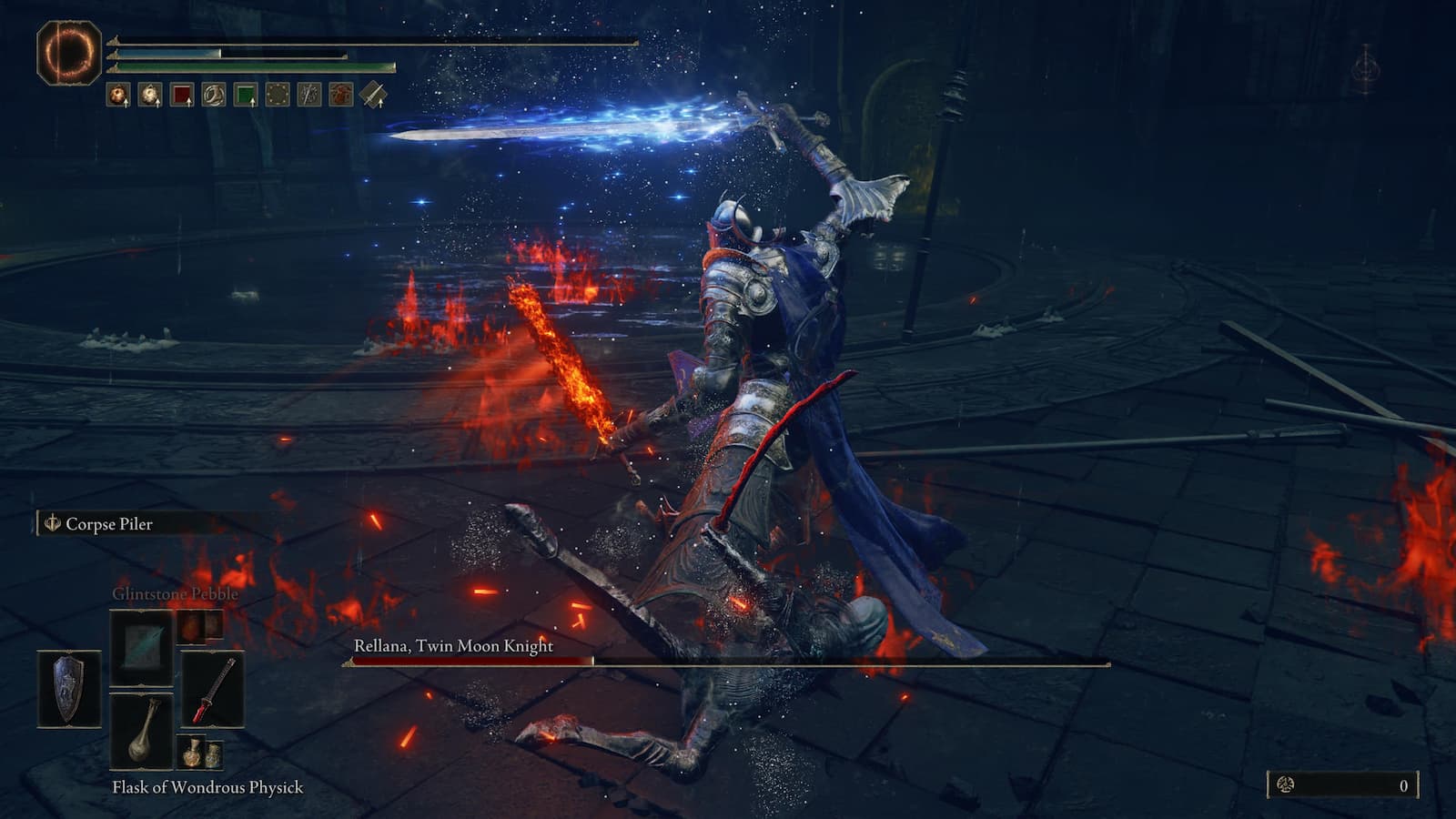Select the equipped shield slot icon
1456x819 pixels.
(68, 687)
